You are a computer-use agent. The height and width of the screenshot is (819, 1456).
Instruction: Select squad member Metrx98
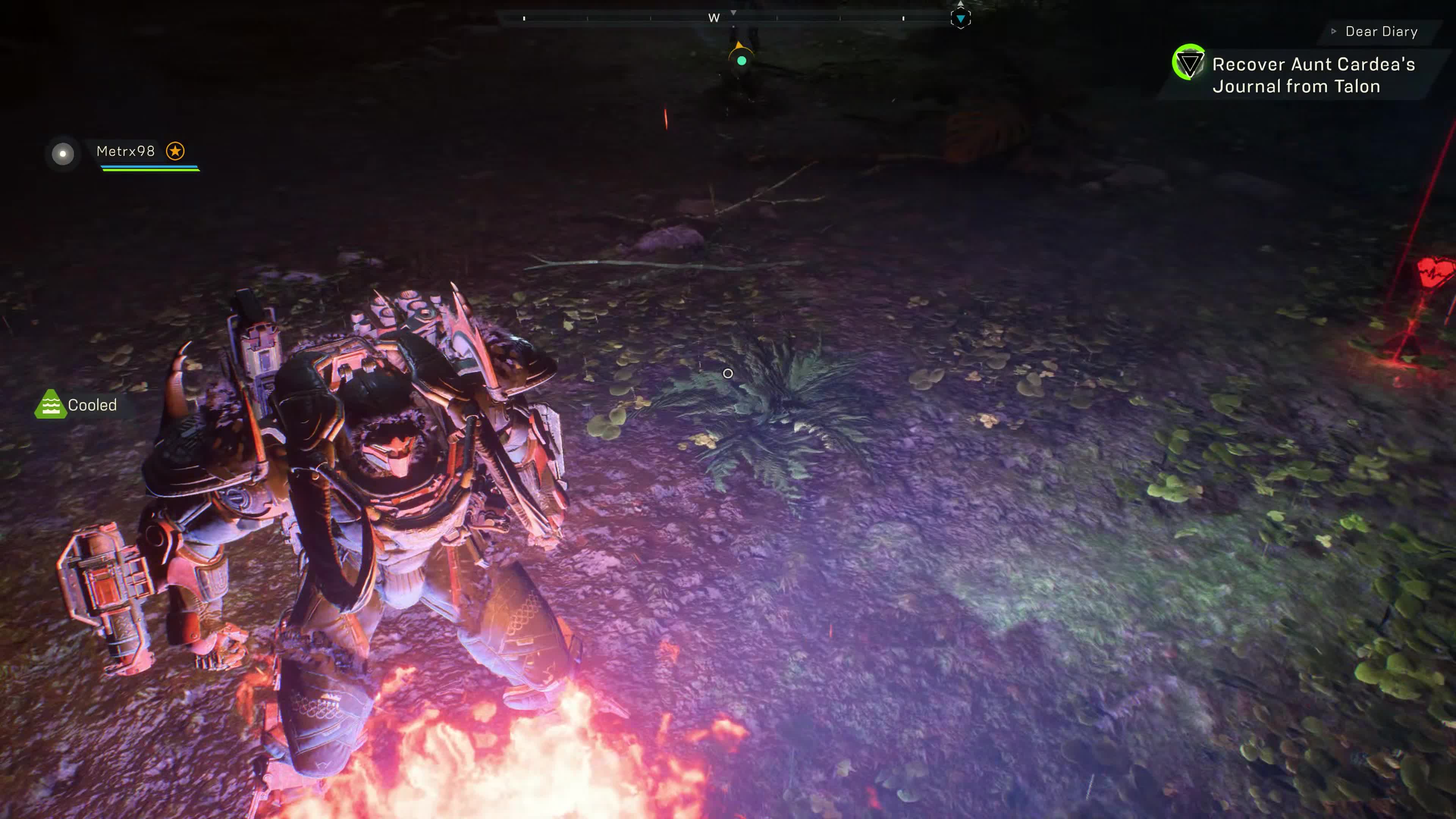pos(126,151)
